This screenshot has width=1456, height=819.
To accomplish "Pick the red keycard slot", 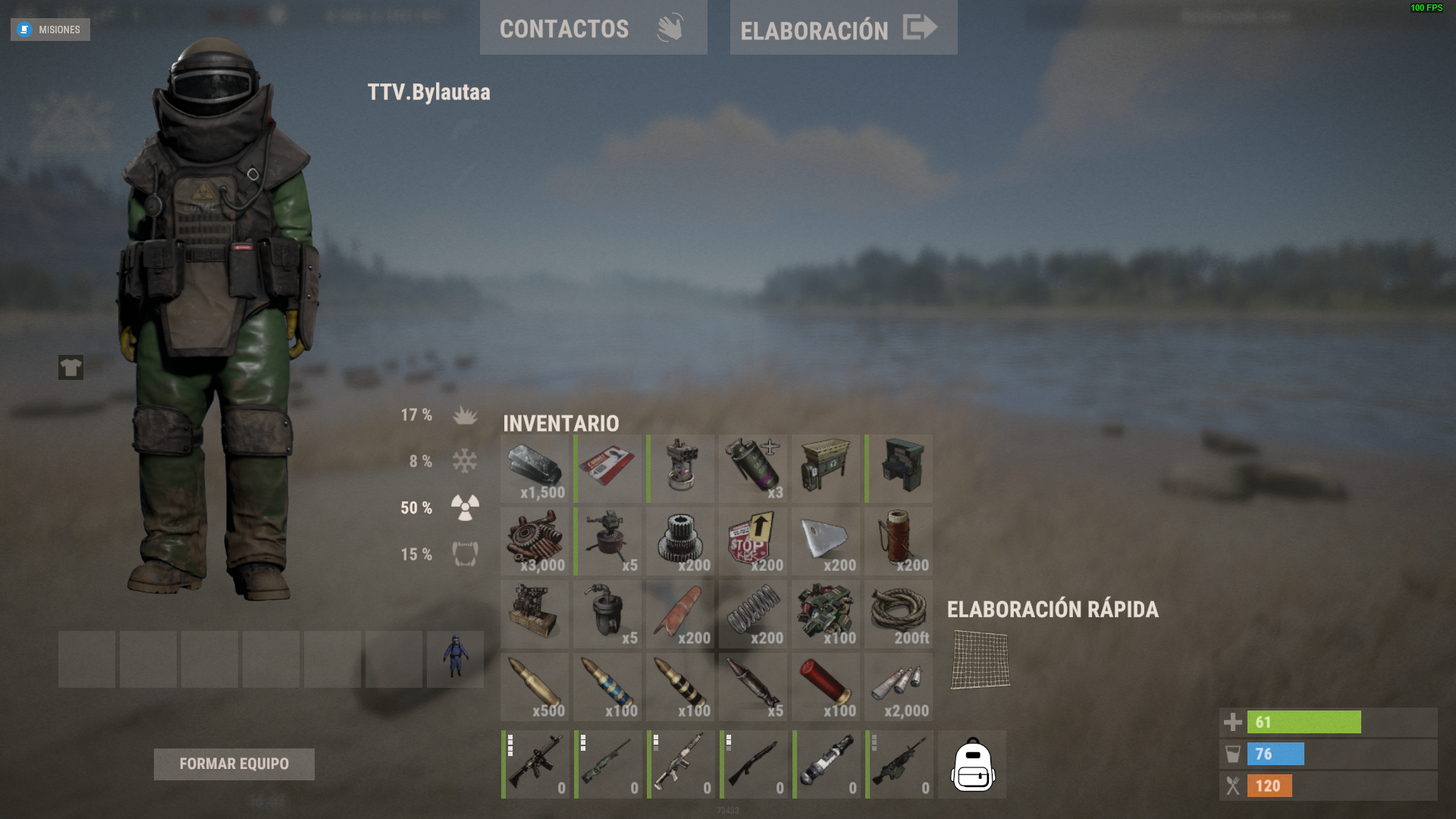I will (x=607, y=469).
